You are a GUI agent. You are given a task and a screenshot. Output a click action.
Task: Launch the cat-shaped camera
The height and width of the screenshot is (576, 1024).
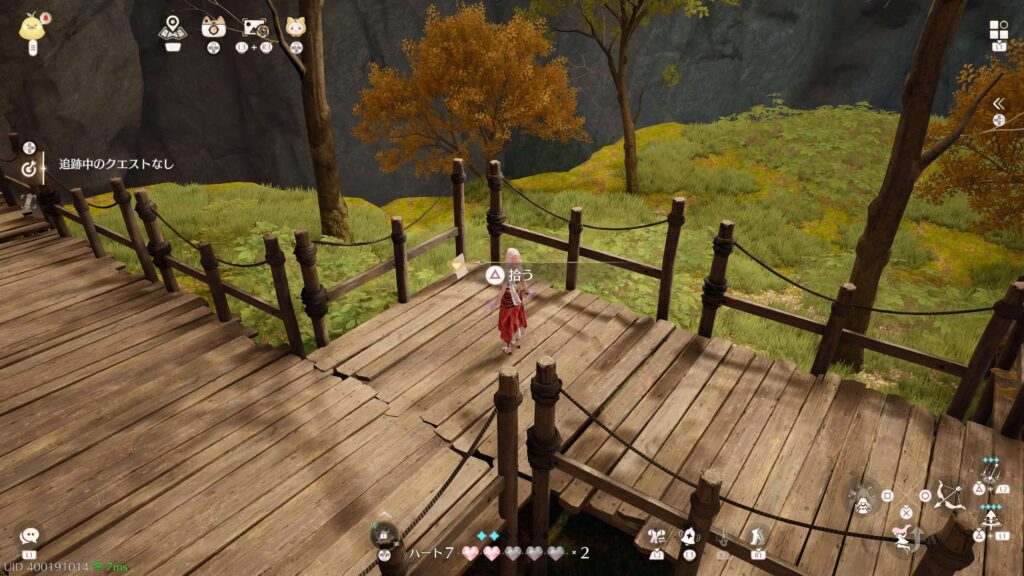[212, 27]
